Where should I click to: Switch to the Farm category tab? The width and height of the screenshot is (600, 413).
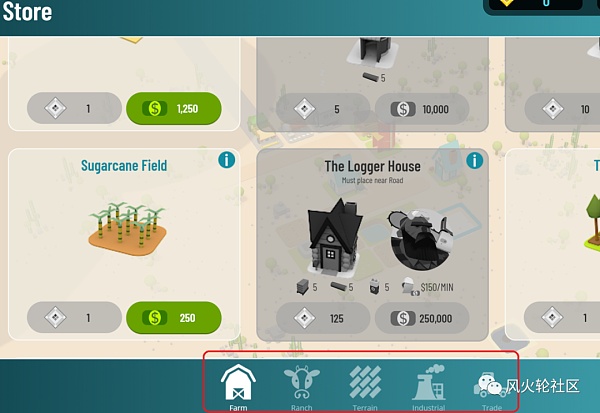[239, 385]
